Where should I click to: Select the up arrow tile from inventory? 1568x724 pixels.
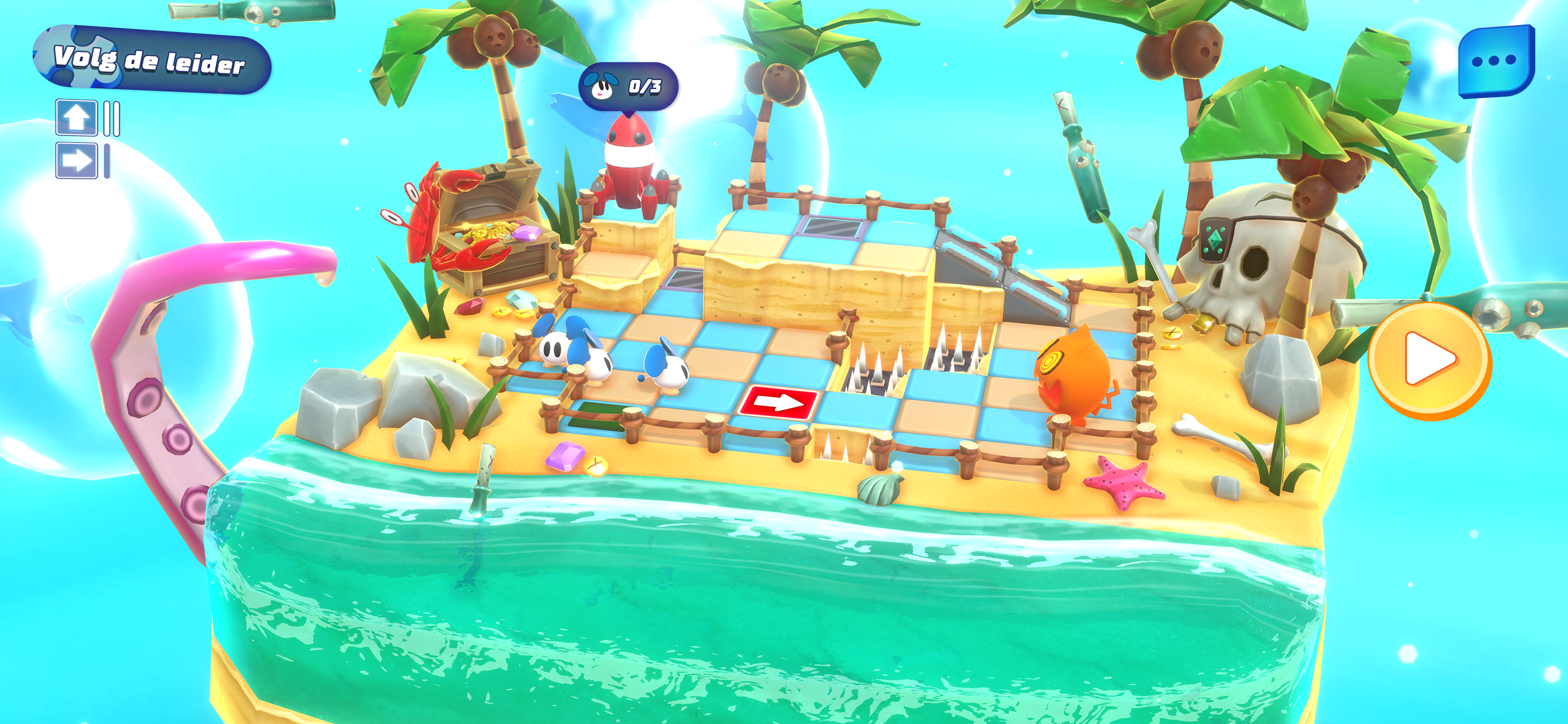pos(76,117)
